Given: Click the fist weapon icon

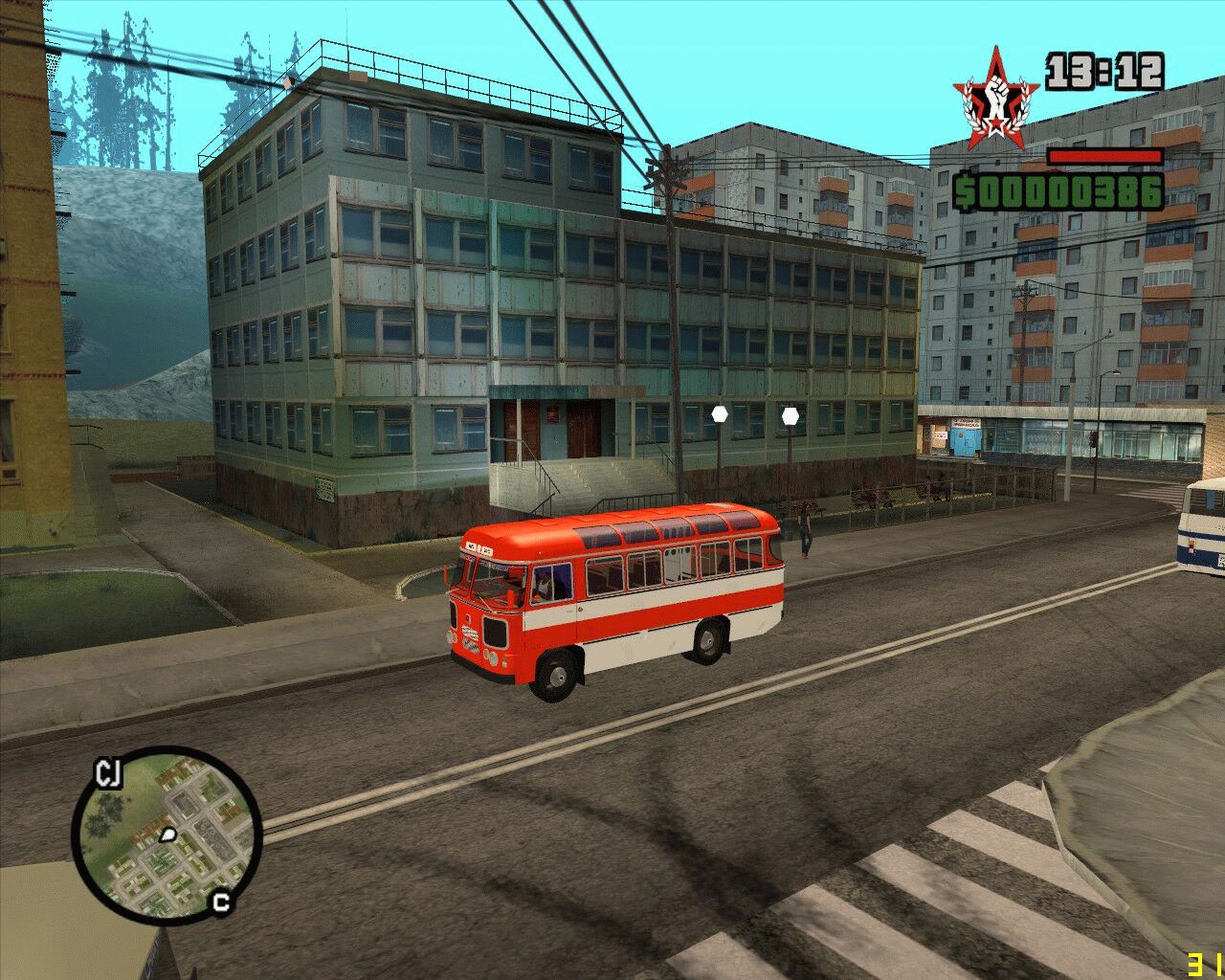Looking at the screenshot, I should (x=996, y=100).
